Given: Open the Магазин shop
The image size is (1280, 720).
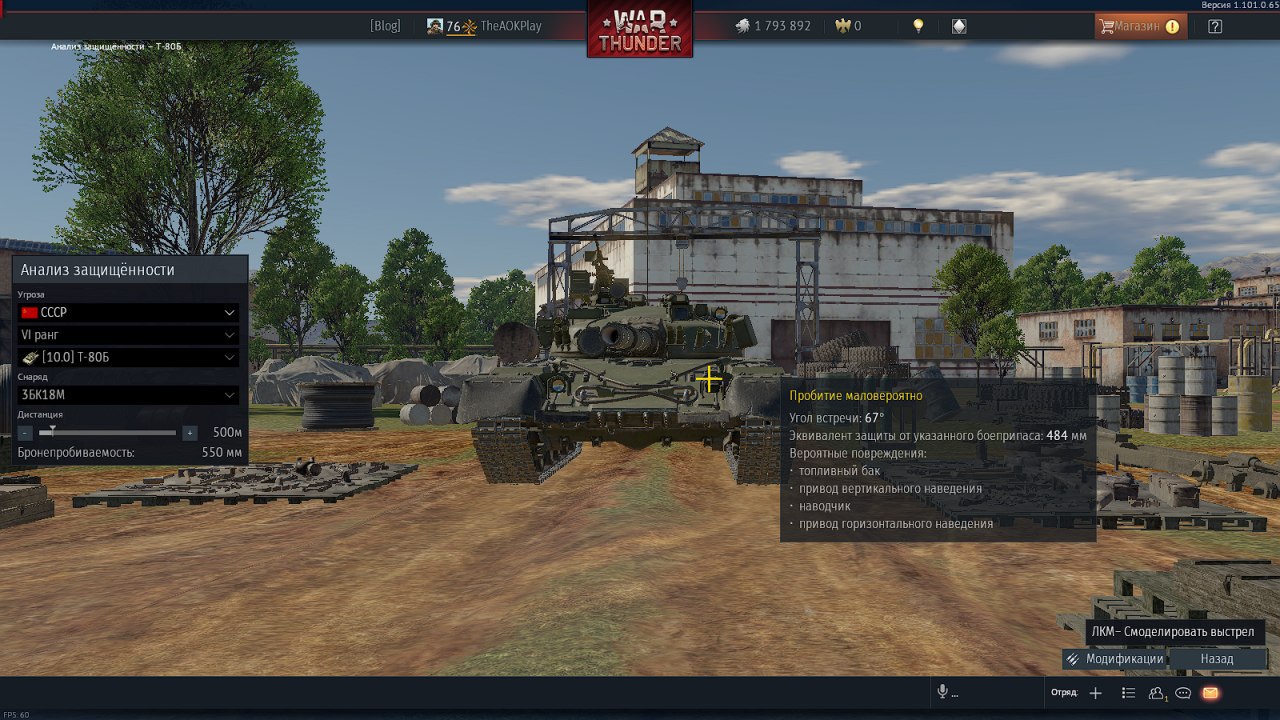Looking at the screenshot, I should pos(1141,26).
